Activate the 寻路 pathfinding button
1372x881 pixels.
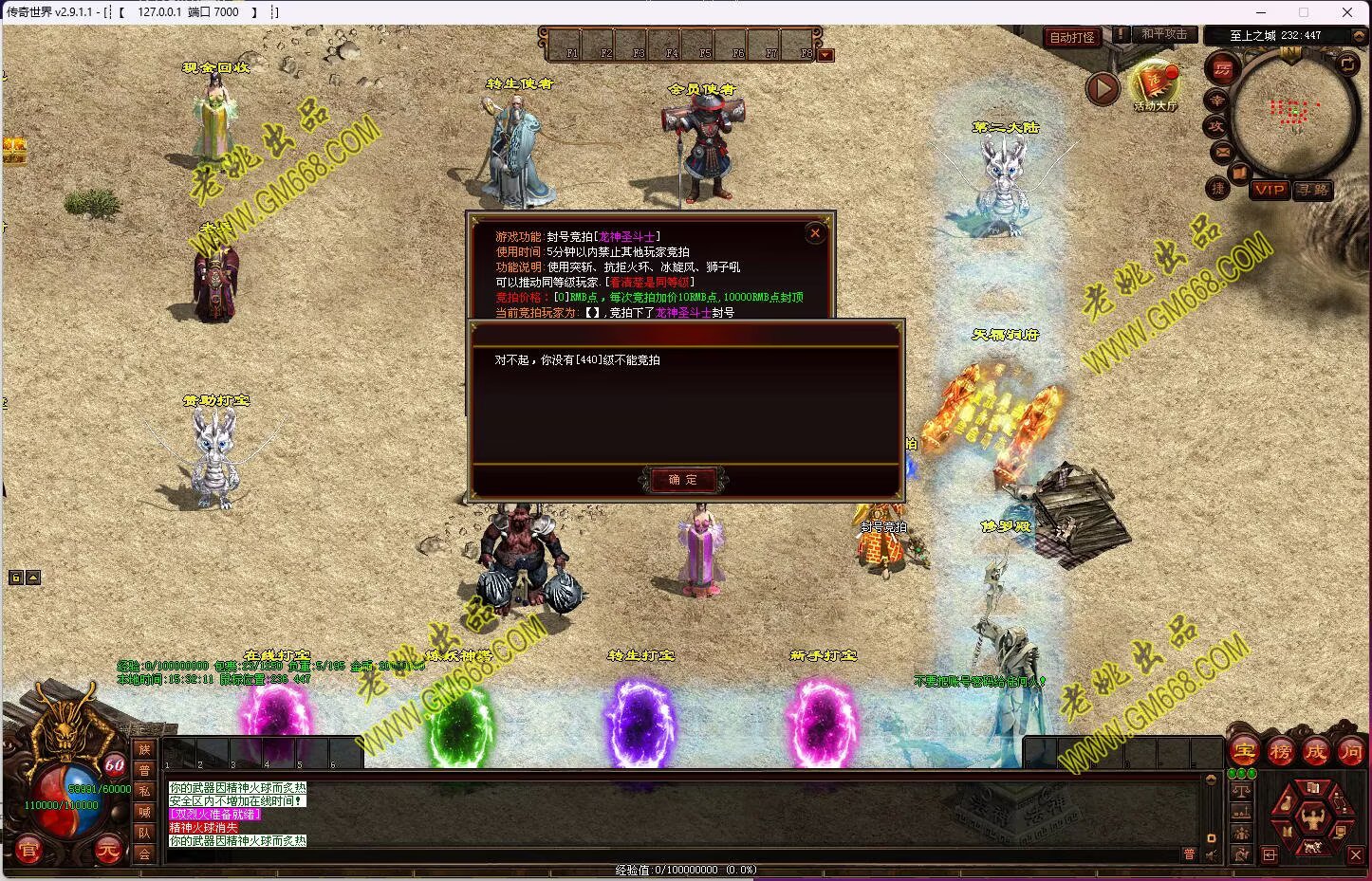1313,190
